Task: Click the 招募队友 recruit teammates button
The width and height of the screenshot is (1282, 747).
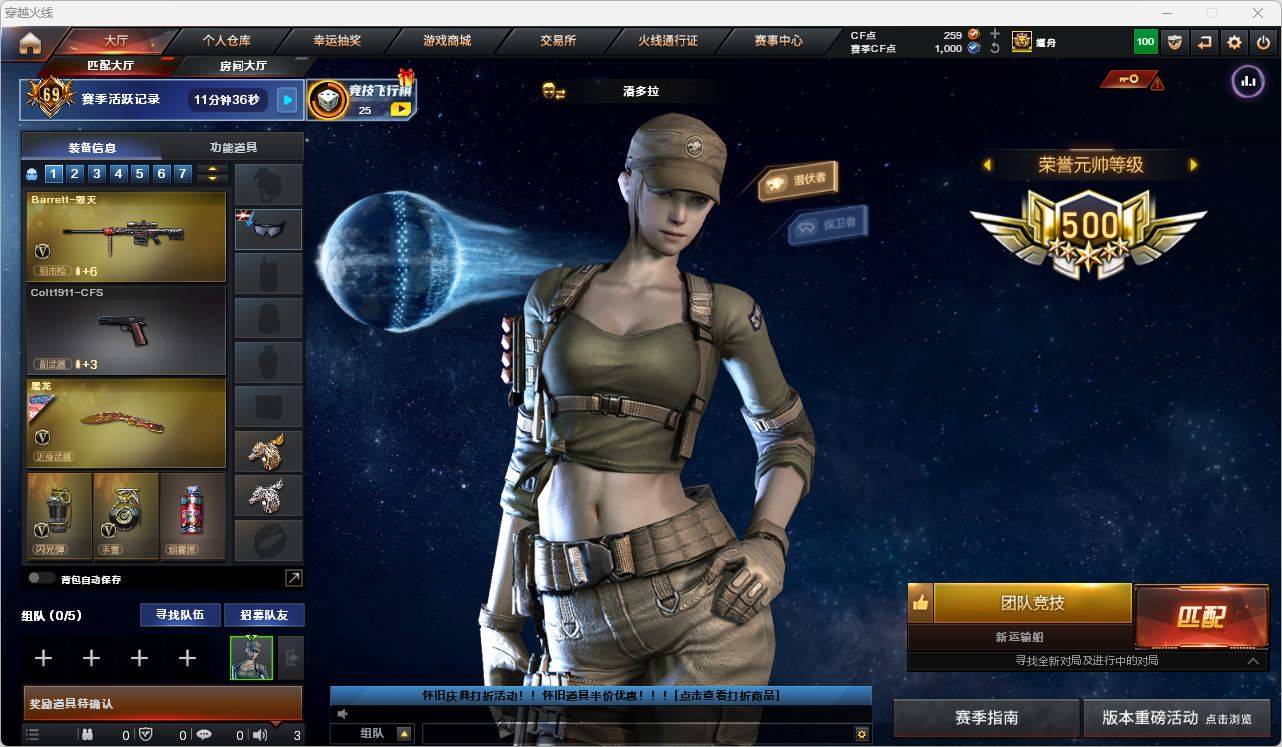Action: click(263, 615)
